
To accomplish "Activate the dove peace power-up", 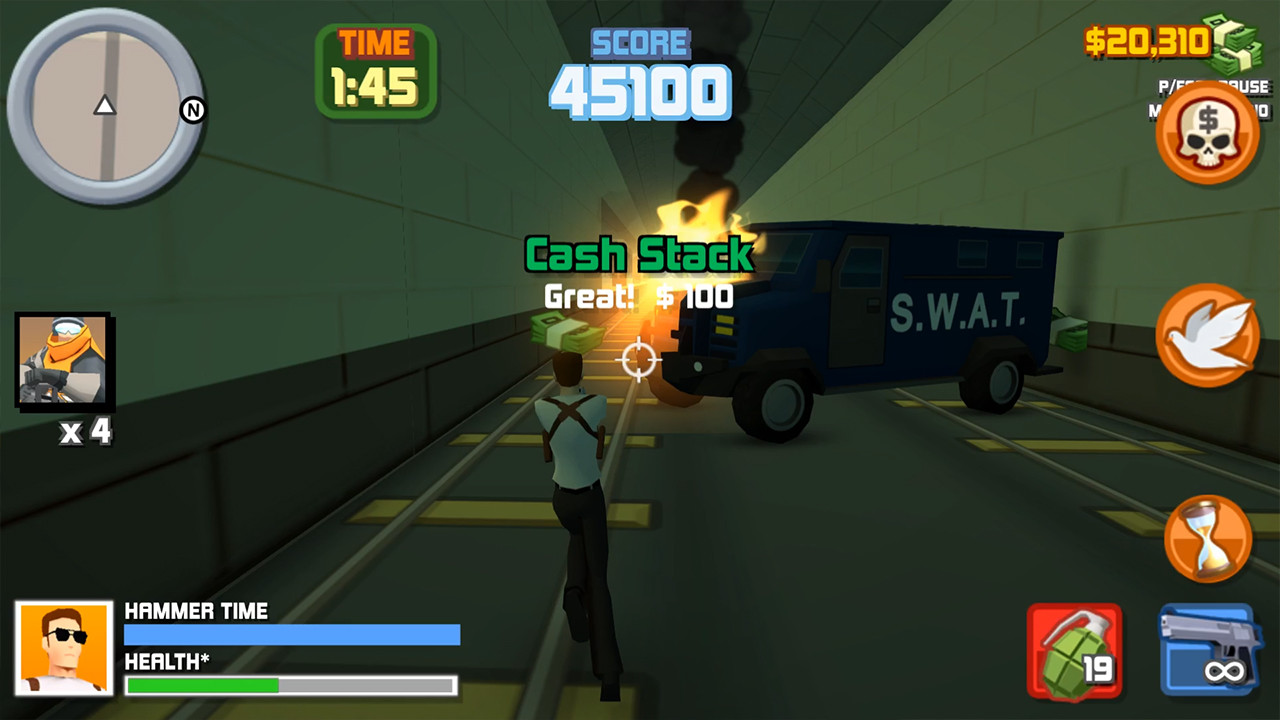I will pos(1208,336).
